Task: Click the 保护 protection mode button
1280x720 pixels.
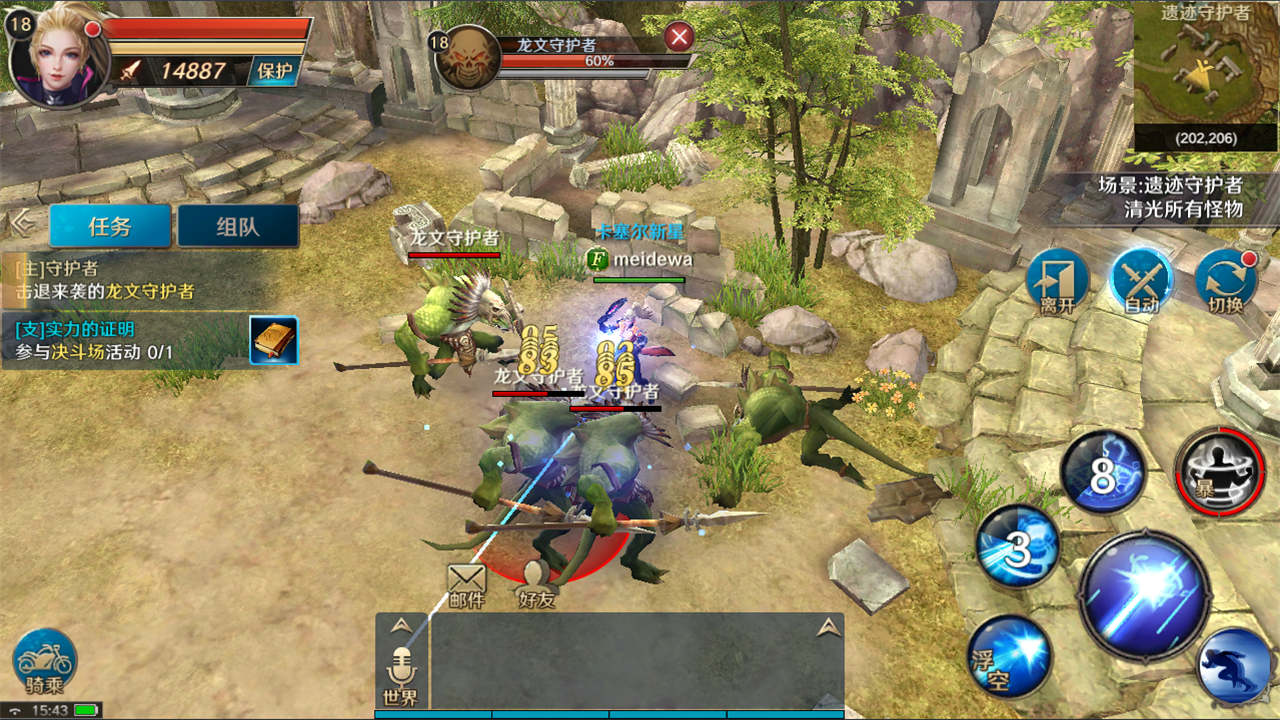Action: (274, 70)
